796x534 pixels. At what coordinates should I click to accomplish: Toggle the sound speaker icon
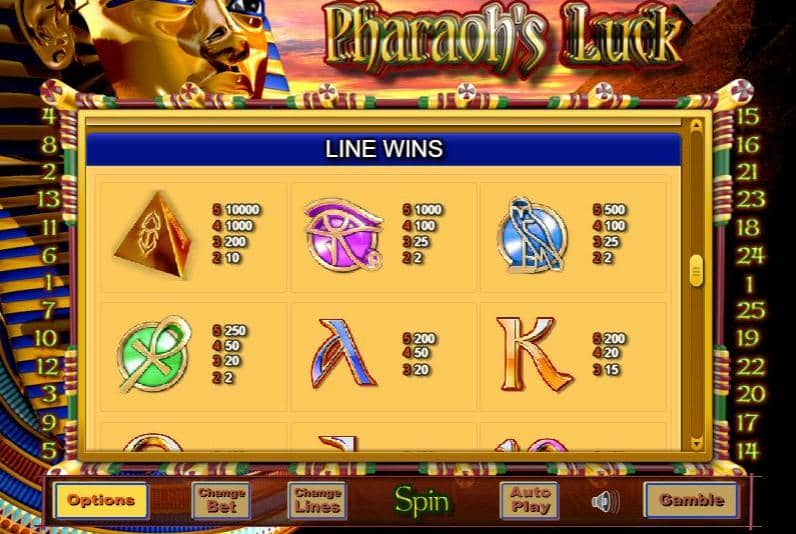tap(605, 500)
